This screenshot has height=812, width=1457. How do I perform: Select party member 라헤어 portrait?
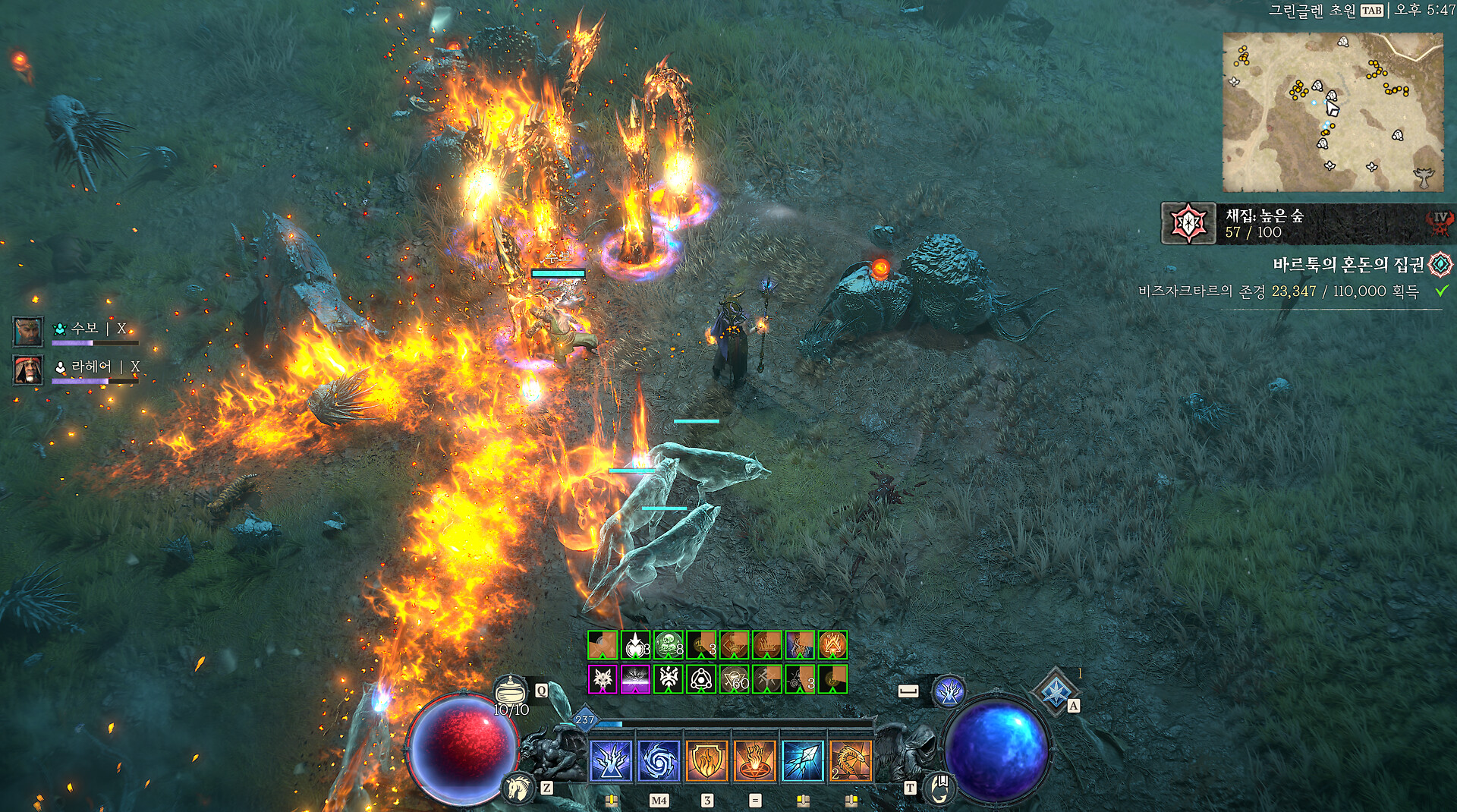(28, 370)
